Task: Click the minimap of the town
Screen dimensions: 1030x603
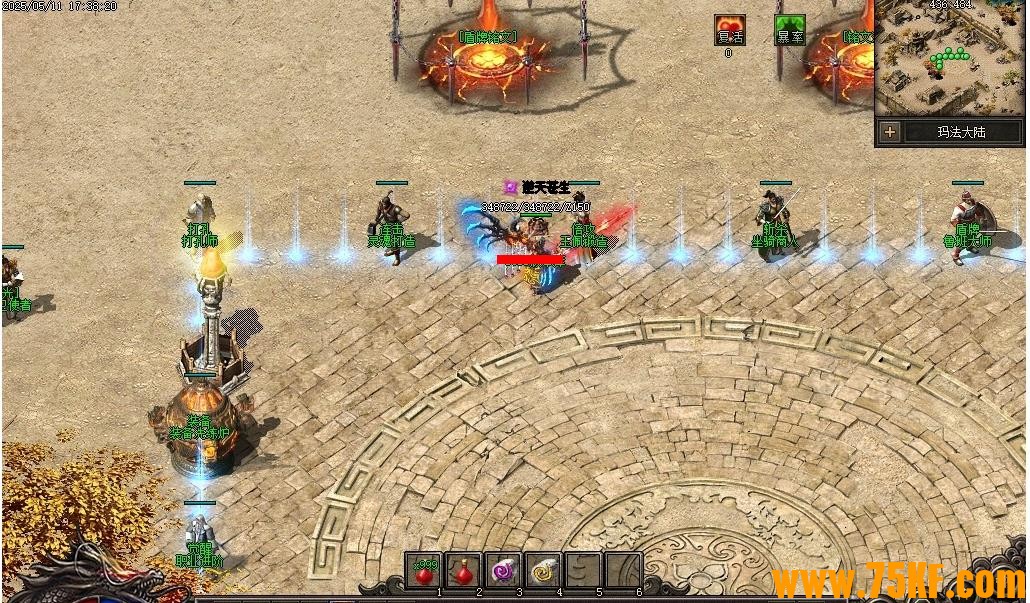Action: [950, 60]
